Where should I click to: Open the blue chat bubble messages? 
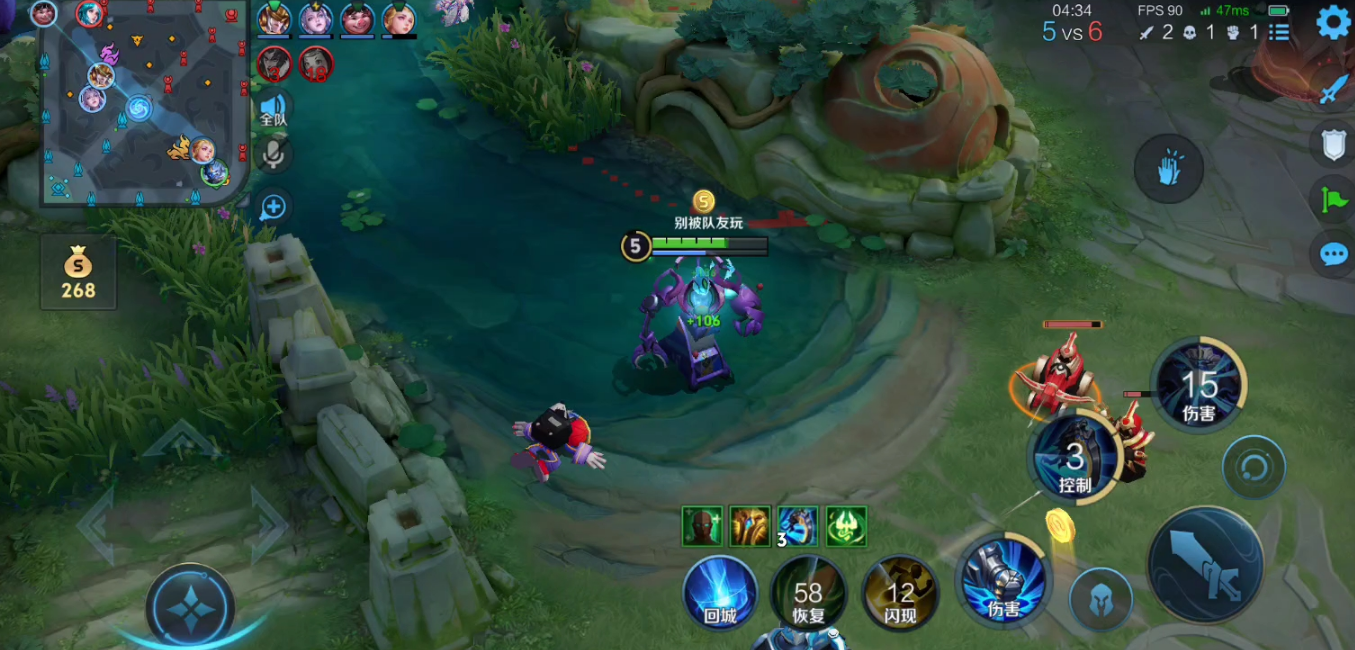(x=1334, y=255)
